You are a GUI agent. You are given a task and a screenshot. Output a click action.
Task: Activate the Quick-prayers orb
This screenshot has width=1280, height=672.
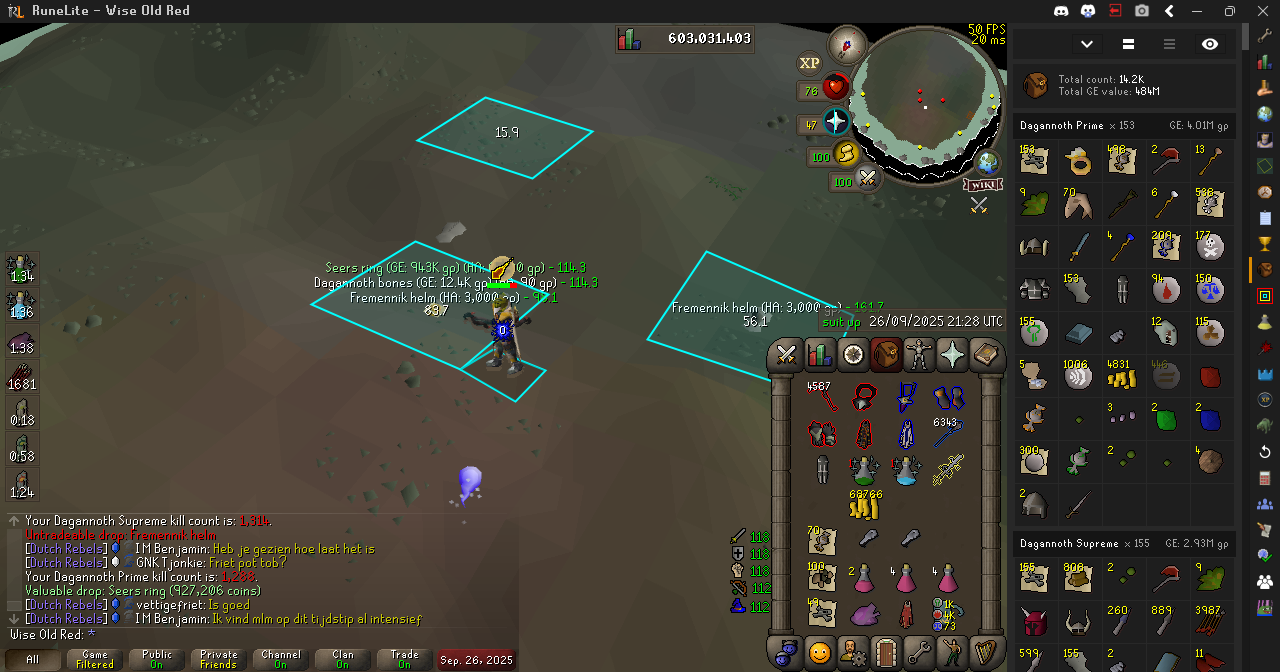835,123
